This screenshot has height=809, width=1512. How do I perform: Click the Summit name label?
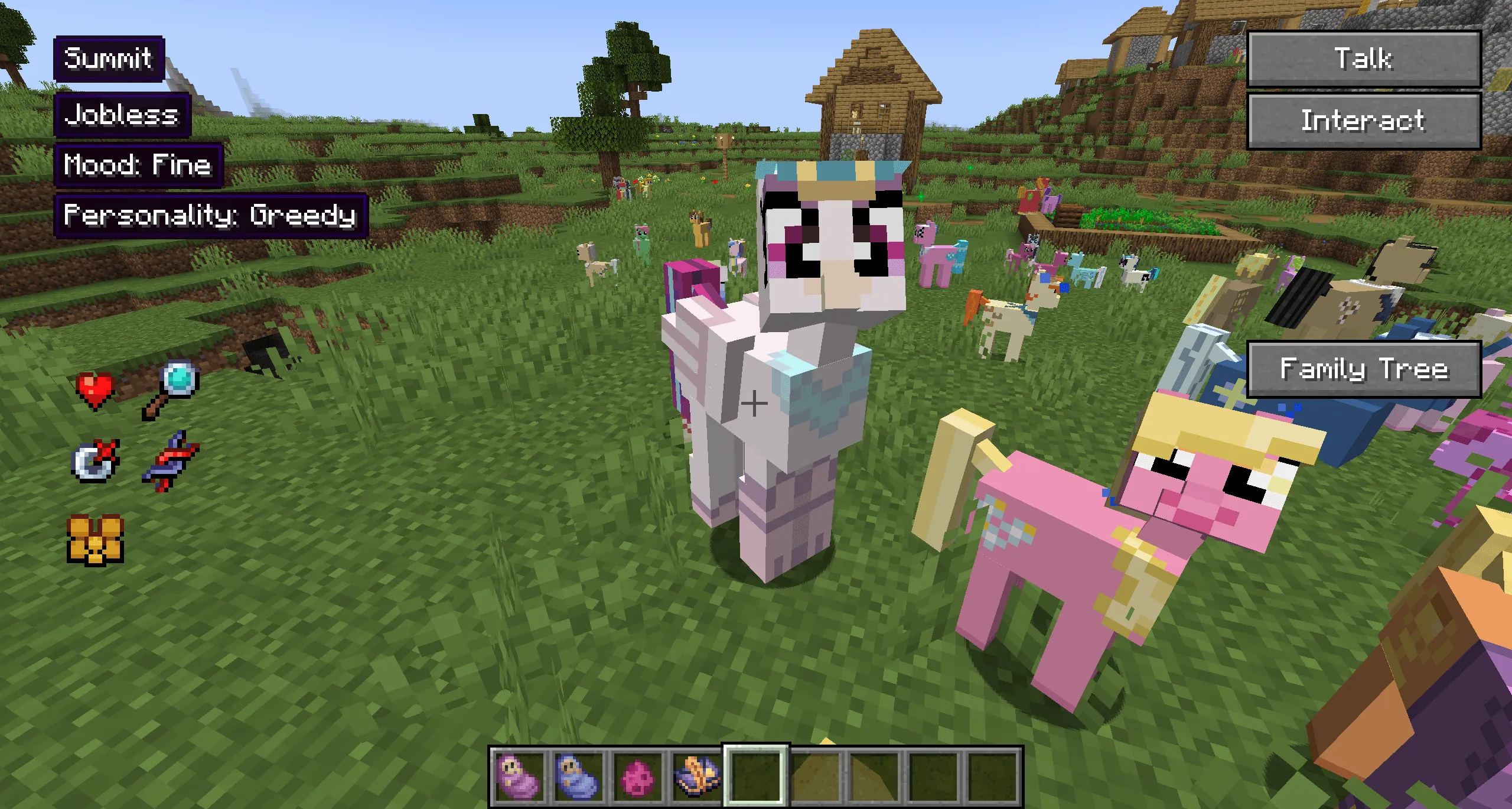pyautogui.click(x=109, y=59)
